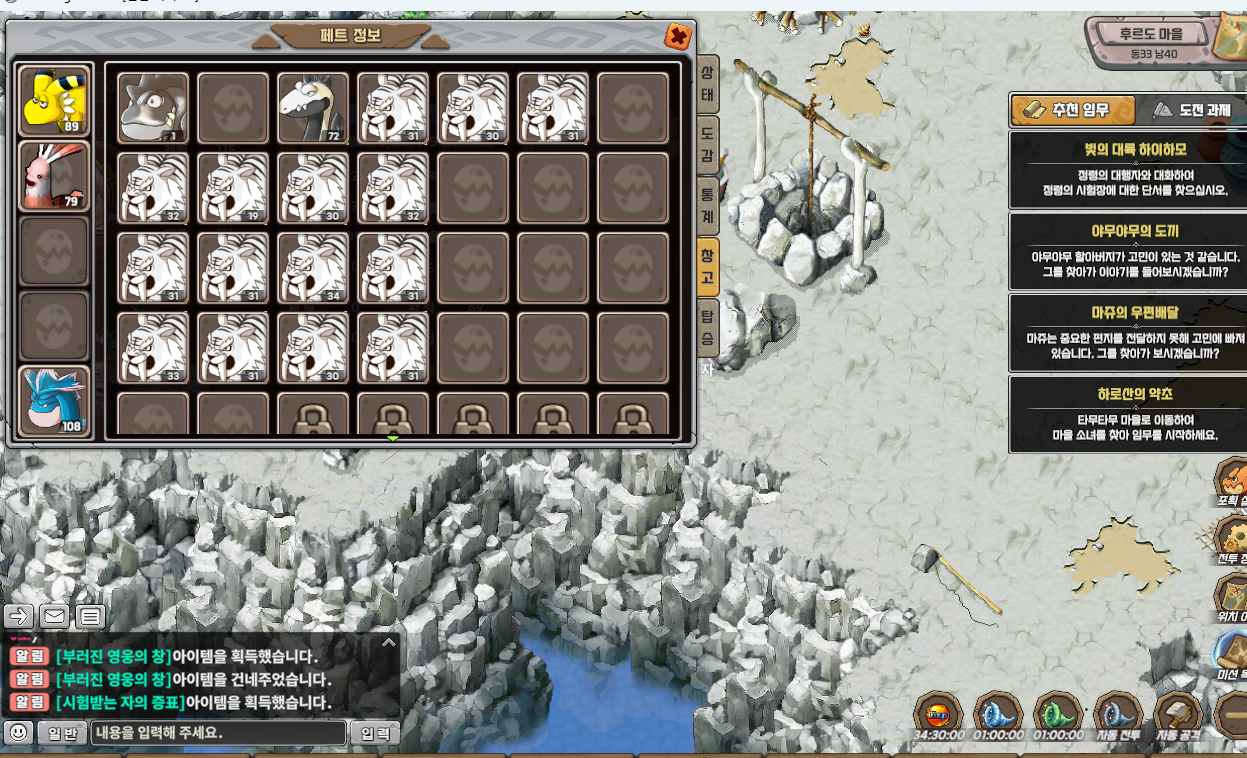
Task: Open the 추천 임무 quest tab
Action: click(1072, 110)
